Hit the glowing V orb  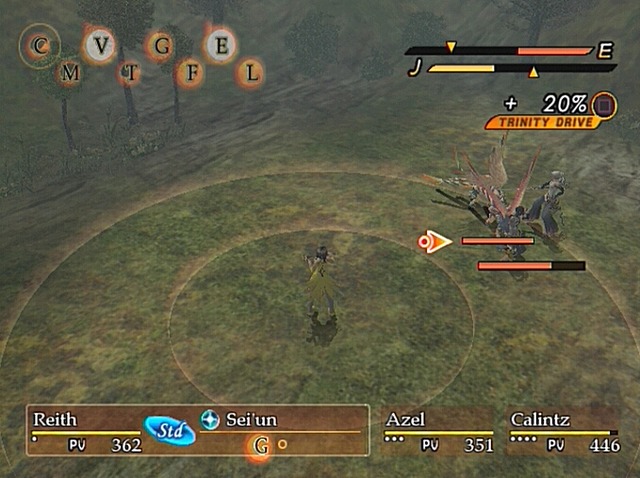(x=100, y=45)
